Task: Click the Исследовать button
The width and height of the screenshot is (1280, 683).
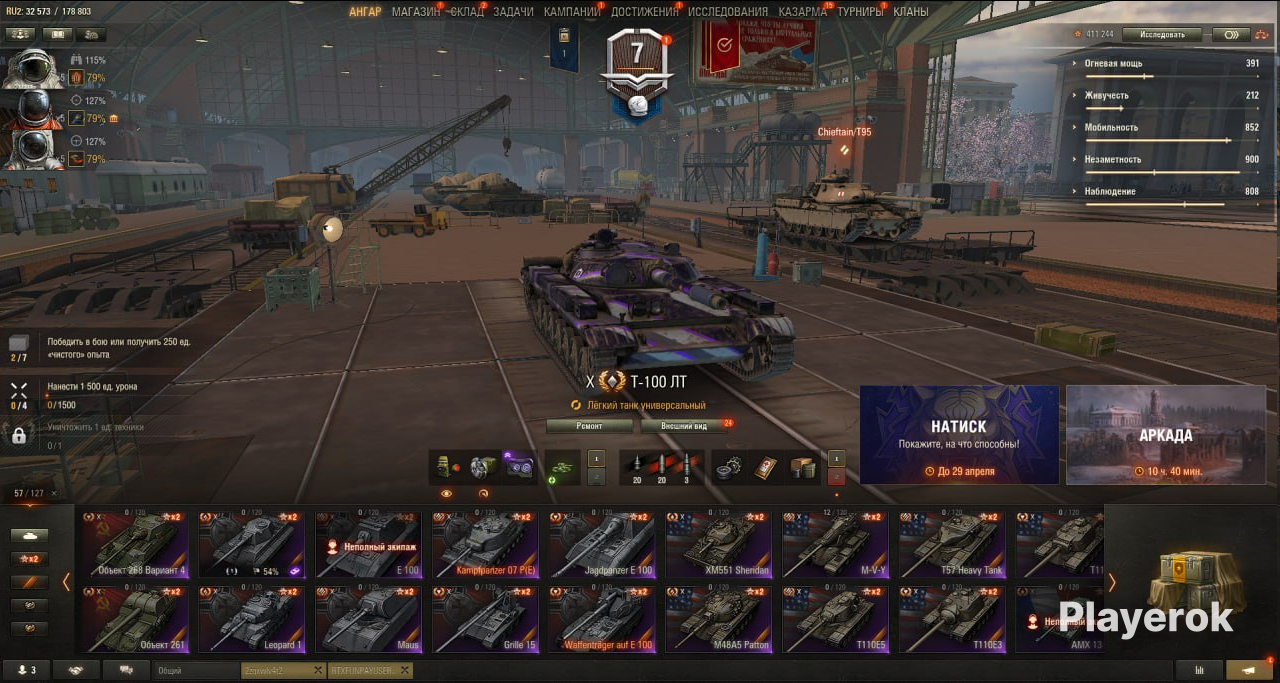Action: [1161, 34]
